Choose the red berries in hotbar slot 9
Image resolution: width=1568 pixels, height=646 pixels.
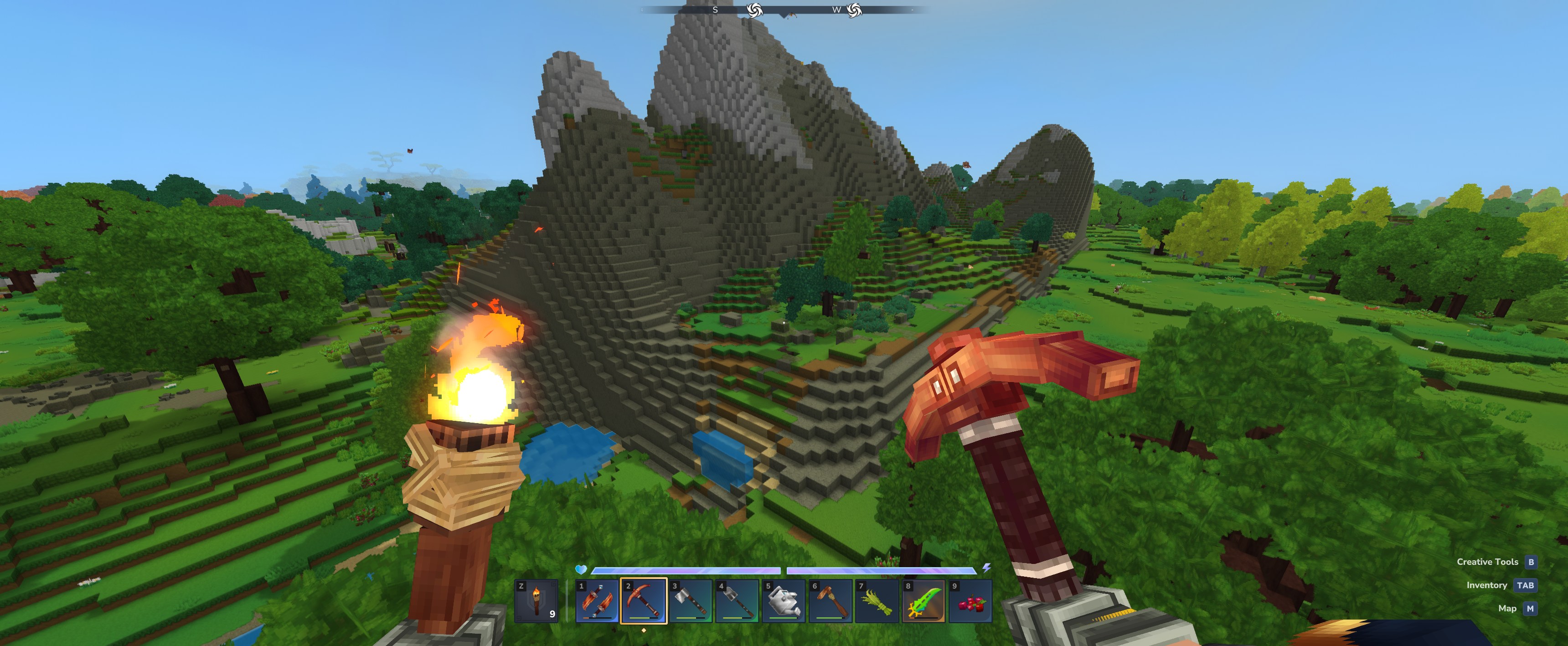click(x=970, y=601)
